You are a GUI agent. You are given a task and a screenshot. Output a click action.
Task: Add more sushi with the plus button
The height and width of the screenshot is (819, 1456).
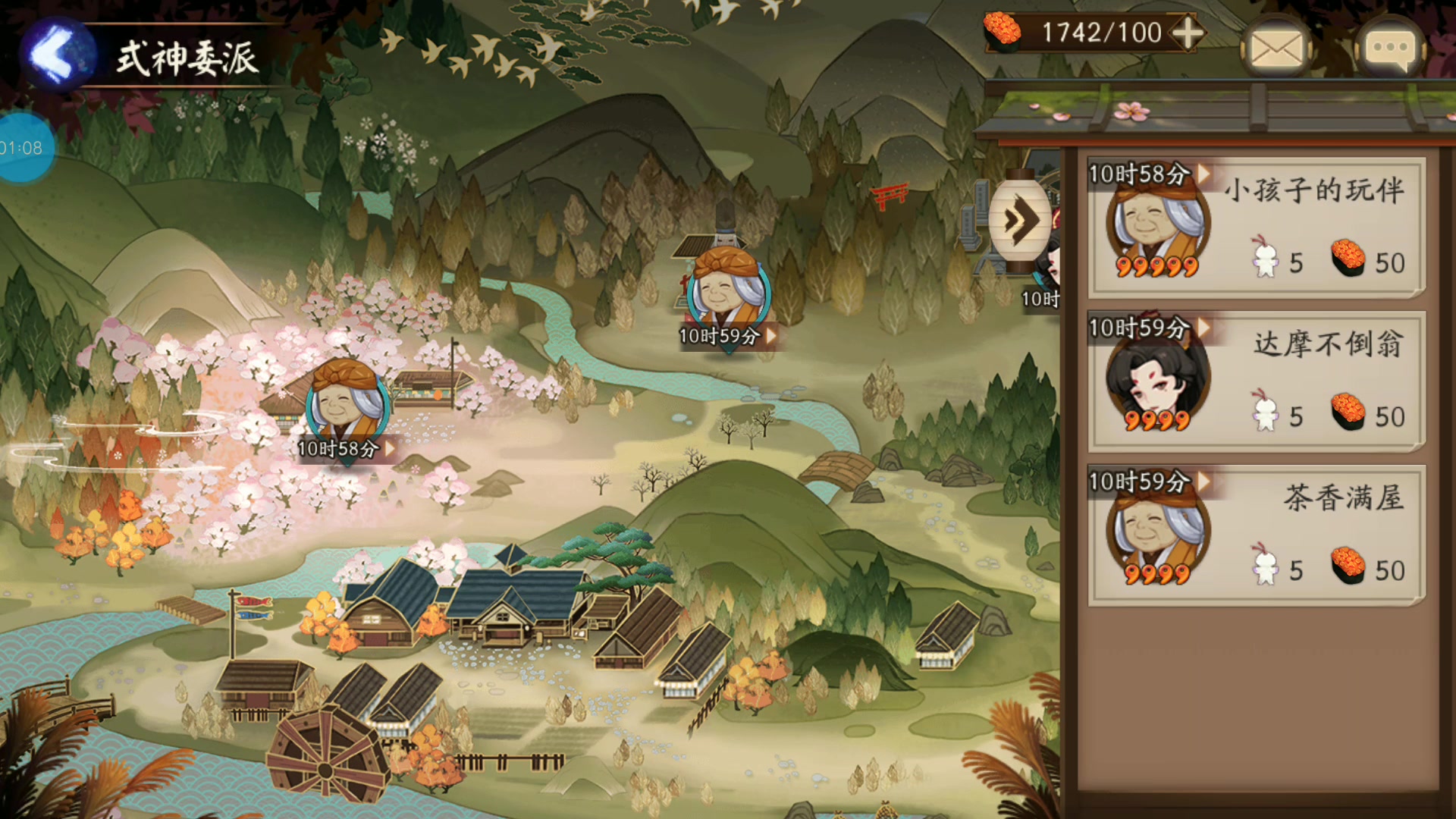(1187, 33)
